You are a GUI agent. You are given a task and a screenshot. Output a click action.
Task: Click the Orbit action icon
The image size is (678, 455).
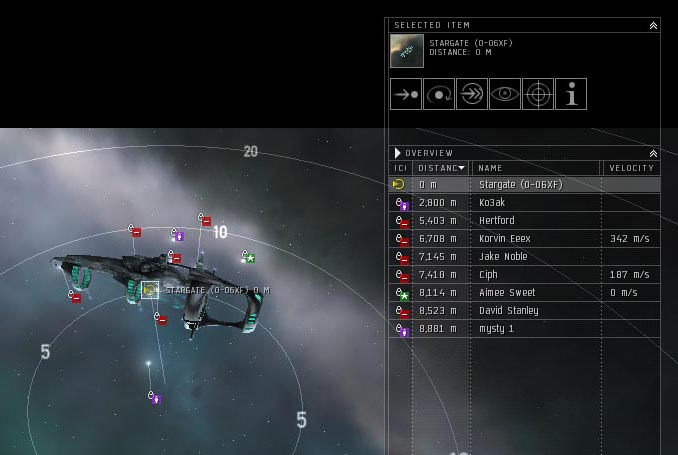[x=438, y=95]
